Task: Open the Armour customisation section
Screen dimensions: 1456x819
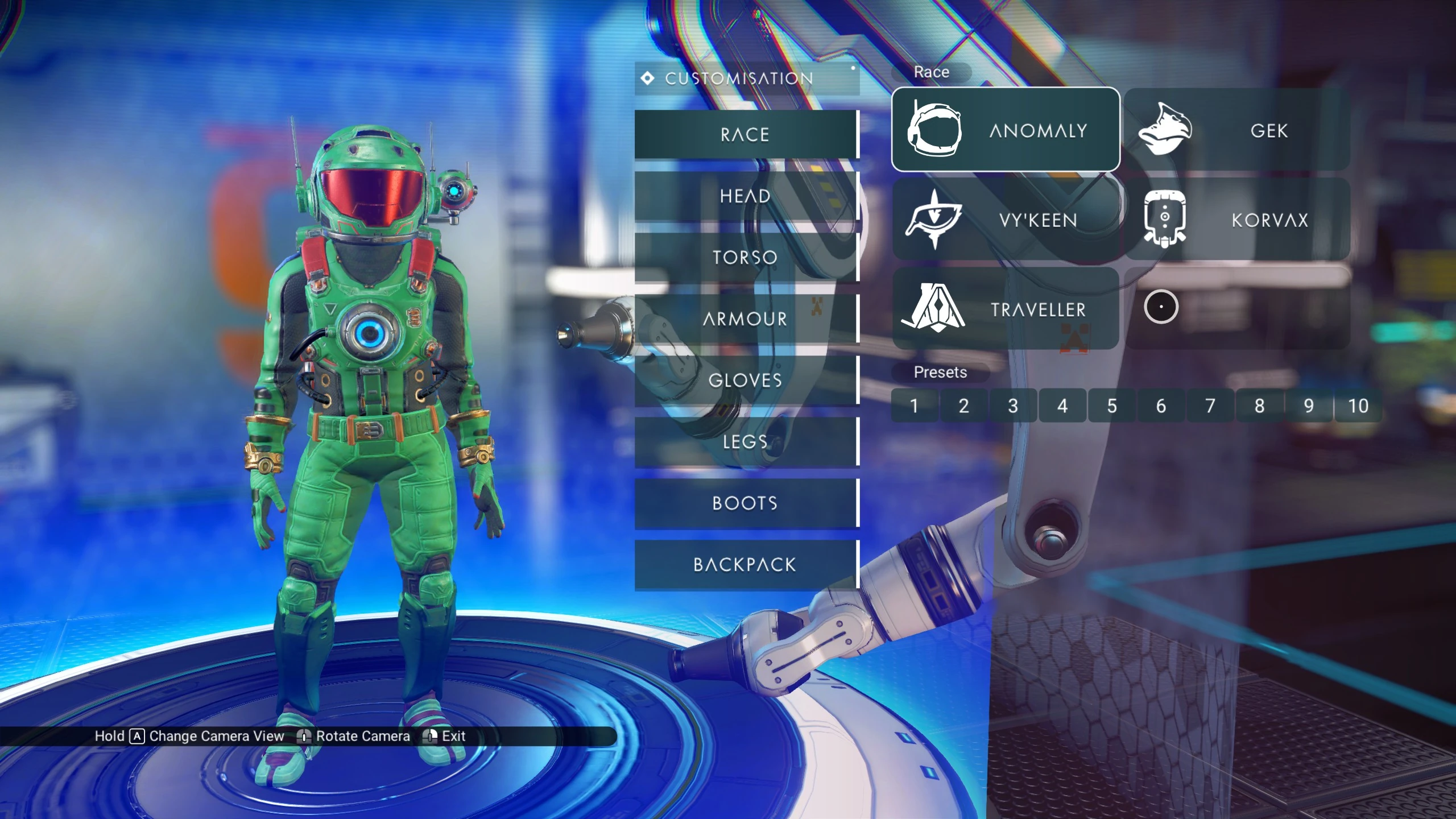Action: click(745, 319)
